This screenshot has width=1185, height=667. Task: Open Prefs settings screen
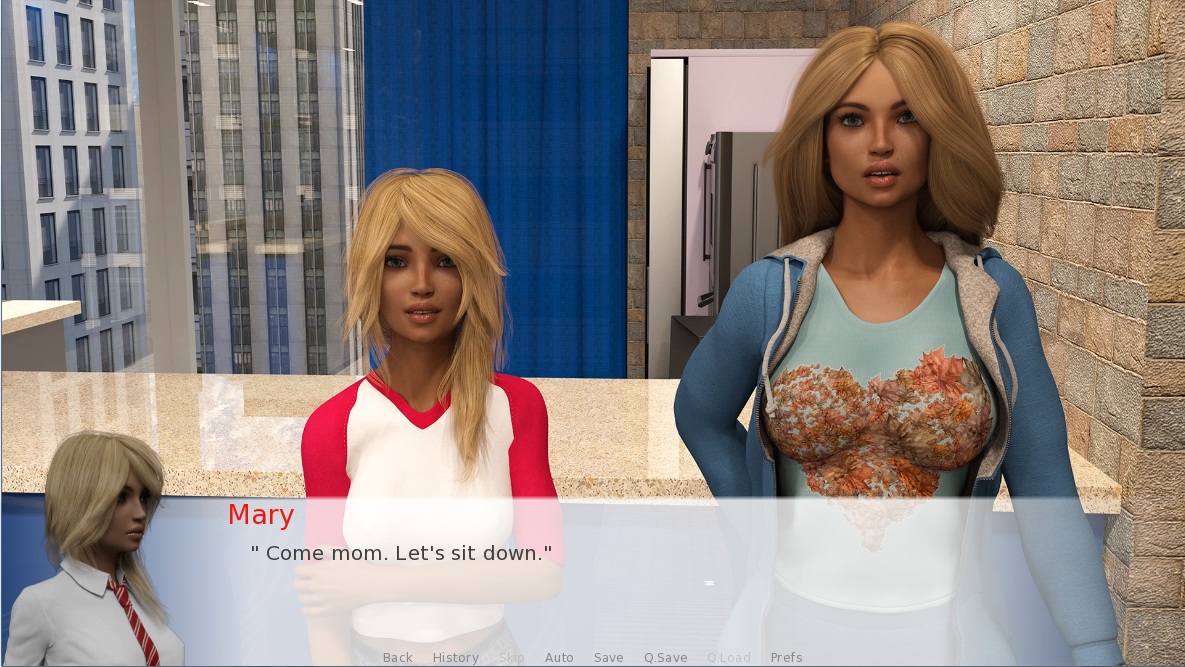coord(786,657)
